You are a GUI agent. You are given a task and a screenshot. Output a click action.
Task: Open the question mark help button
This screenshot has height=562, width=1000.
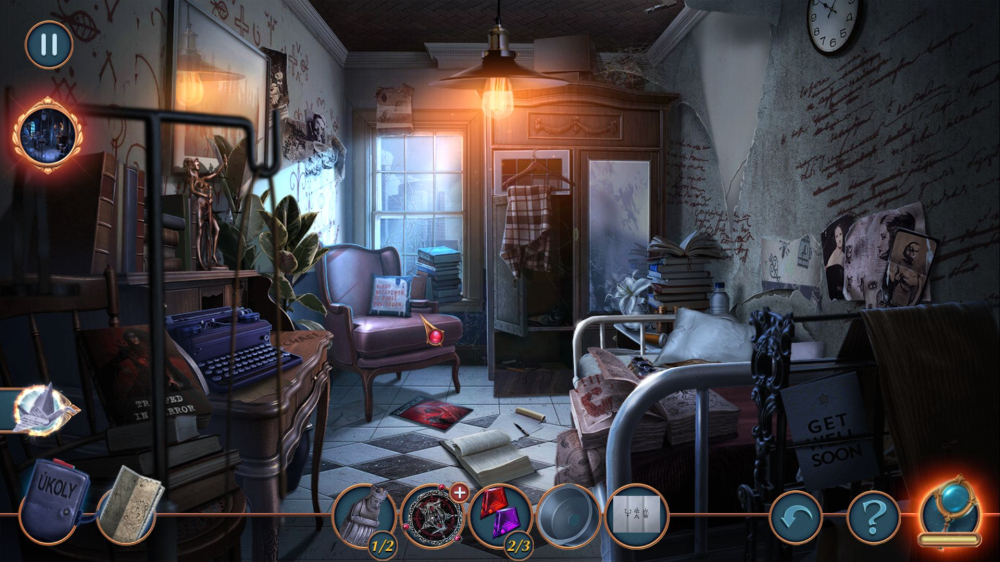click(x=873, y=517)
